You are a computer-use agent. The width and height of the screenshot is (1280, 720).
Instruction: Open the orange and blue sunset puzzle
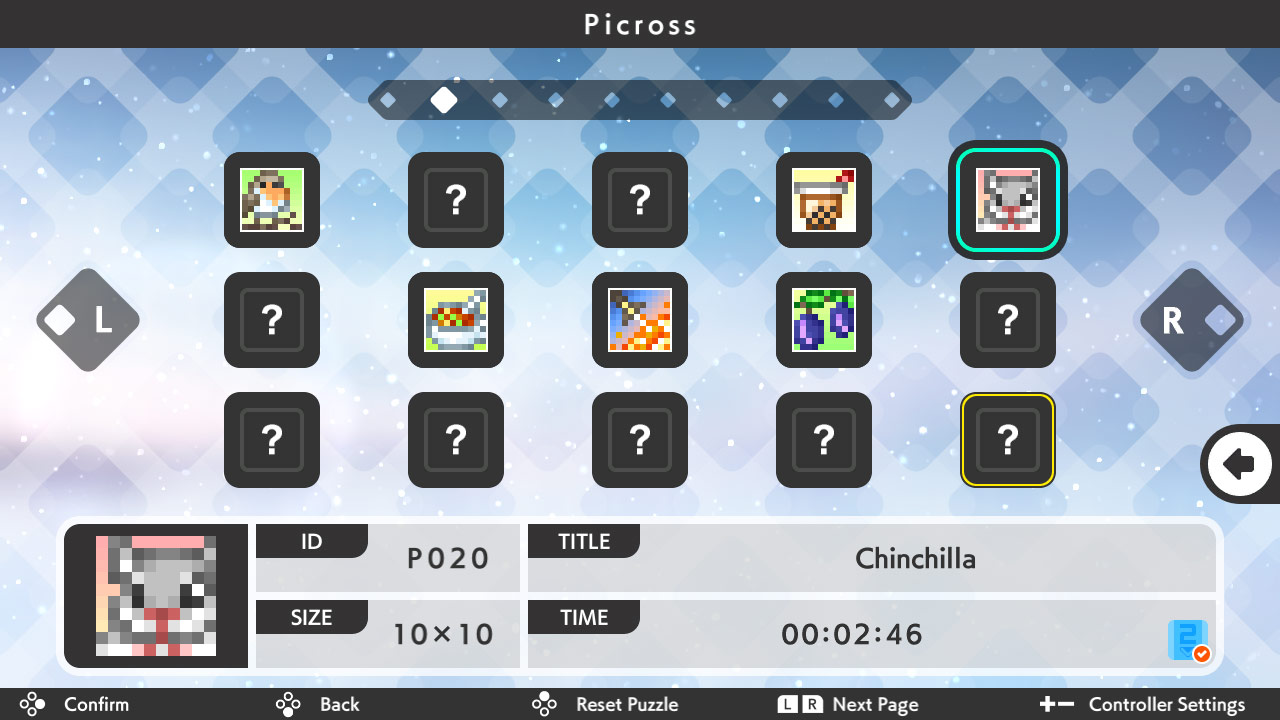click(x=640, y=320)
